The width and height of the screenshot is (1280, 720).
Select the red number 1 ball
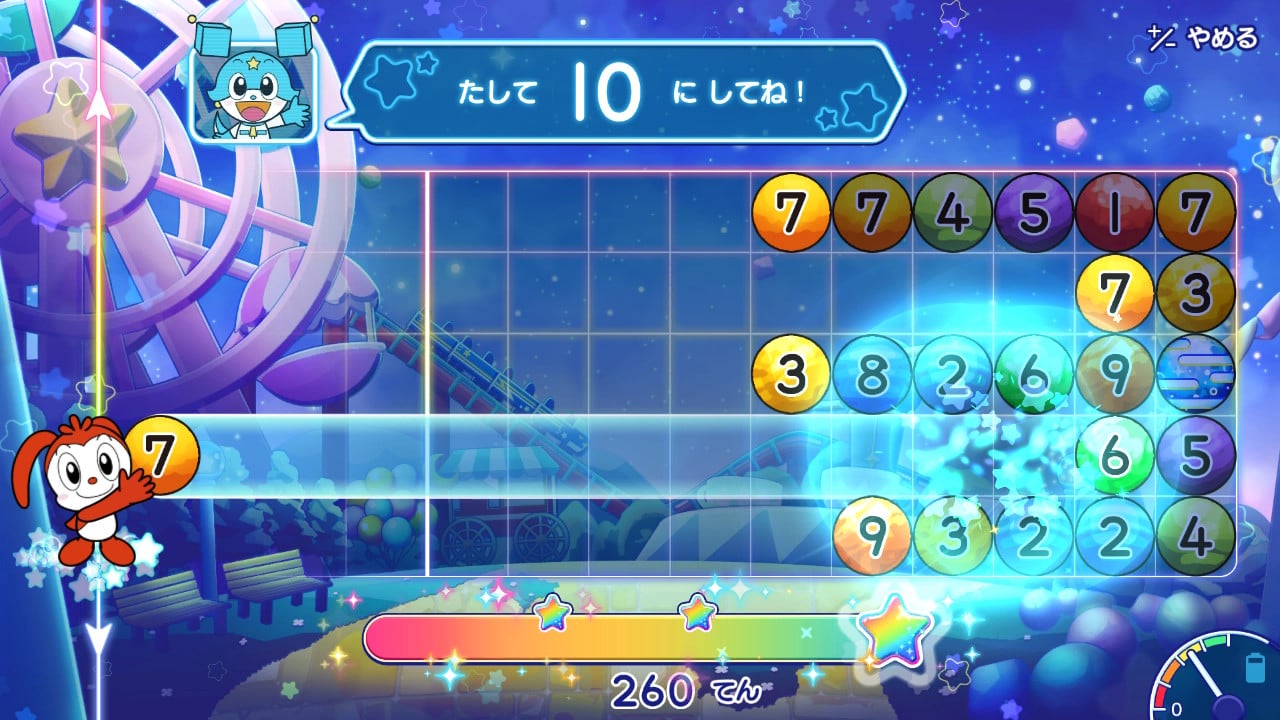1114,212
